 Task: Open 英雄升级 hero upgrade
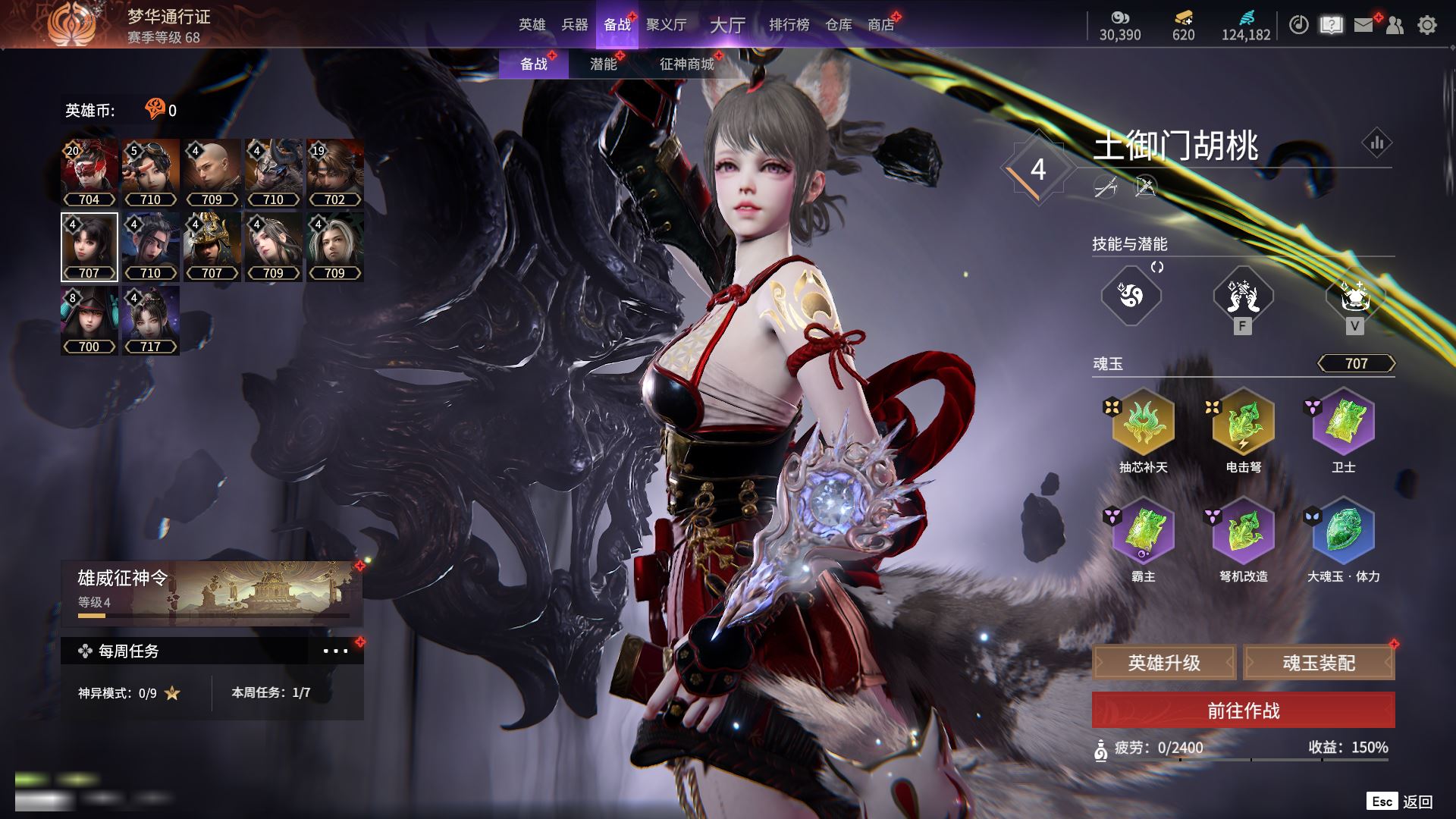tap(1164, 663)
